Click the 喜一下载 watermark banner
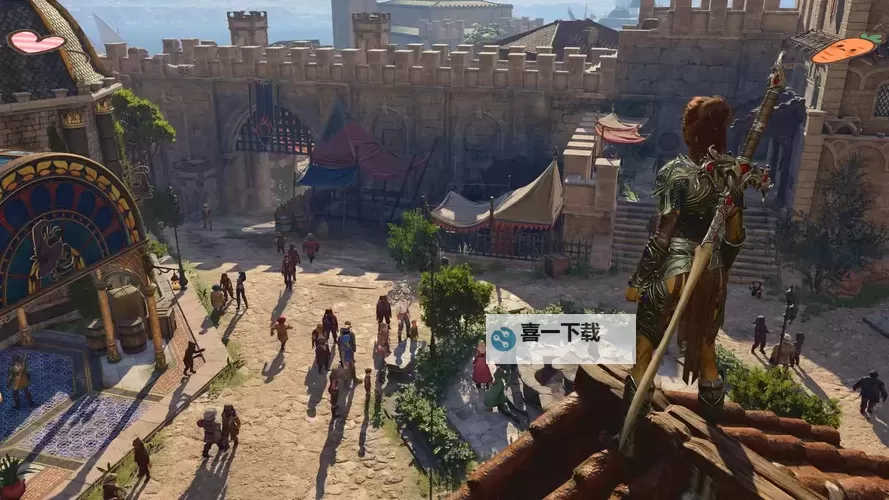 click(560, 339)
